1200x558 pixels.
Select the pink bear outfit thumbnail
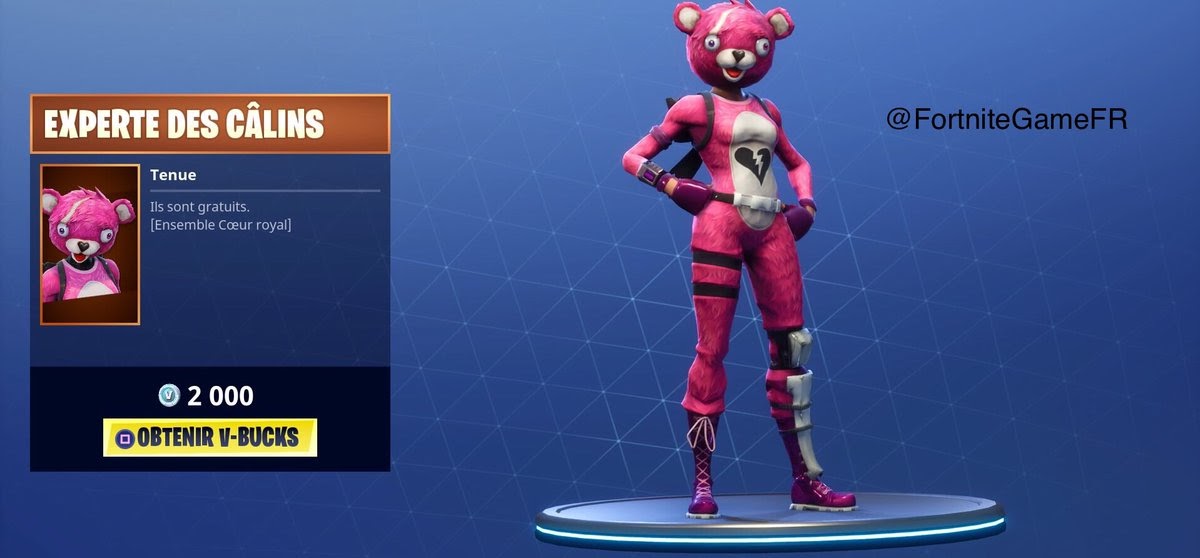[90, 244]
